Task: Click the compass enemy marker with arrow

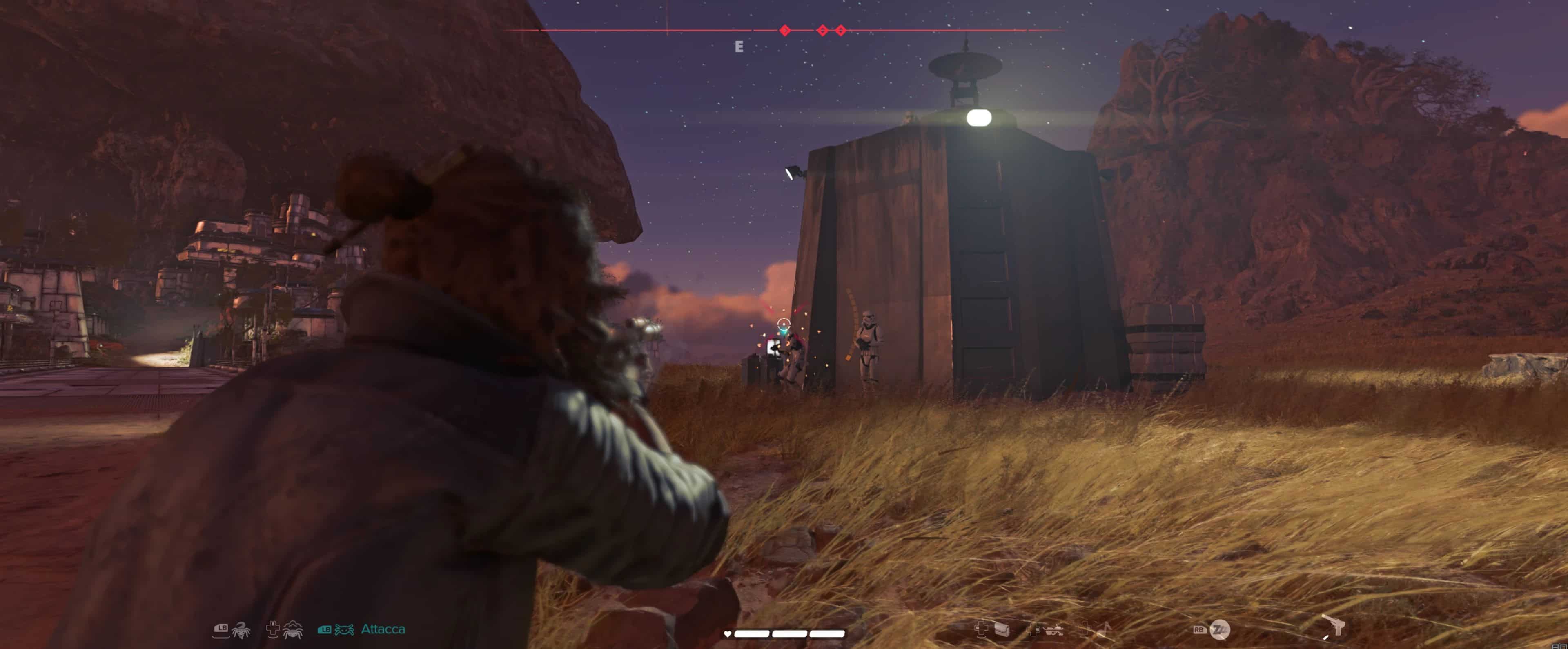Action: 785,31
